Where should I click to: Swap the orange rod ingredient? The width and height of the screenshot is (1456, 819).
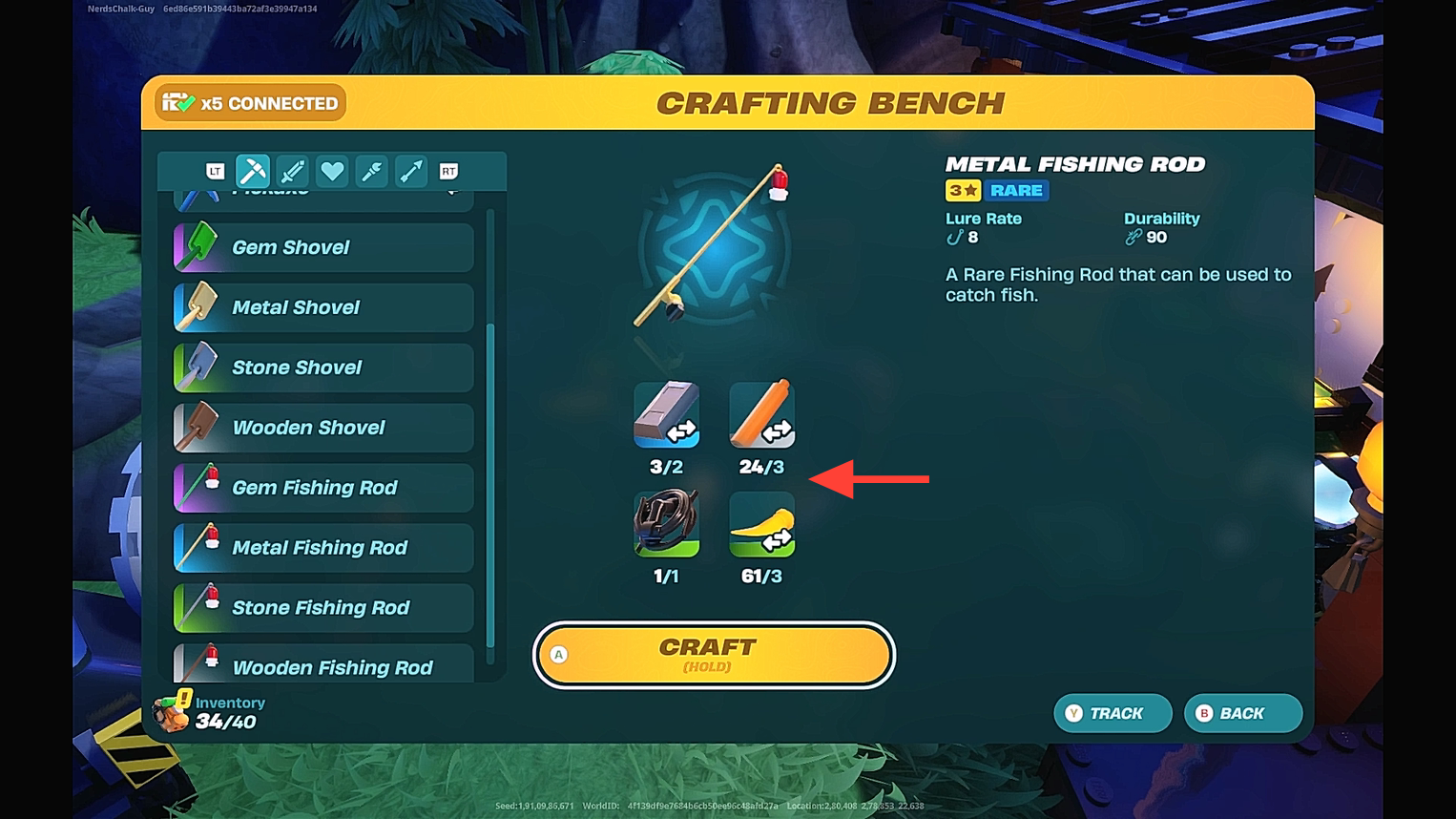tap(761, 415)
